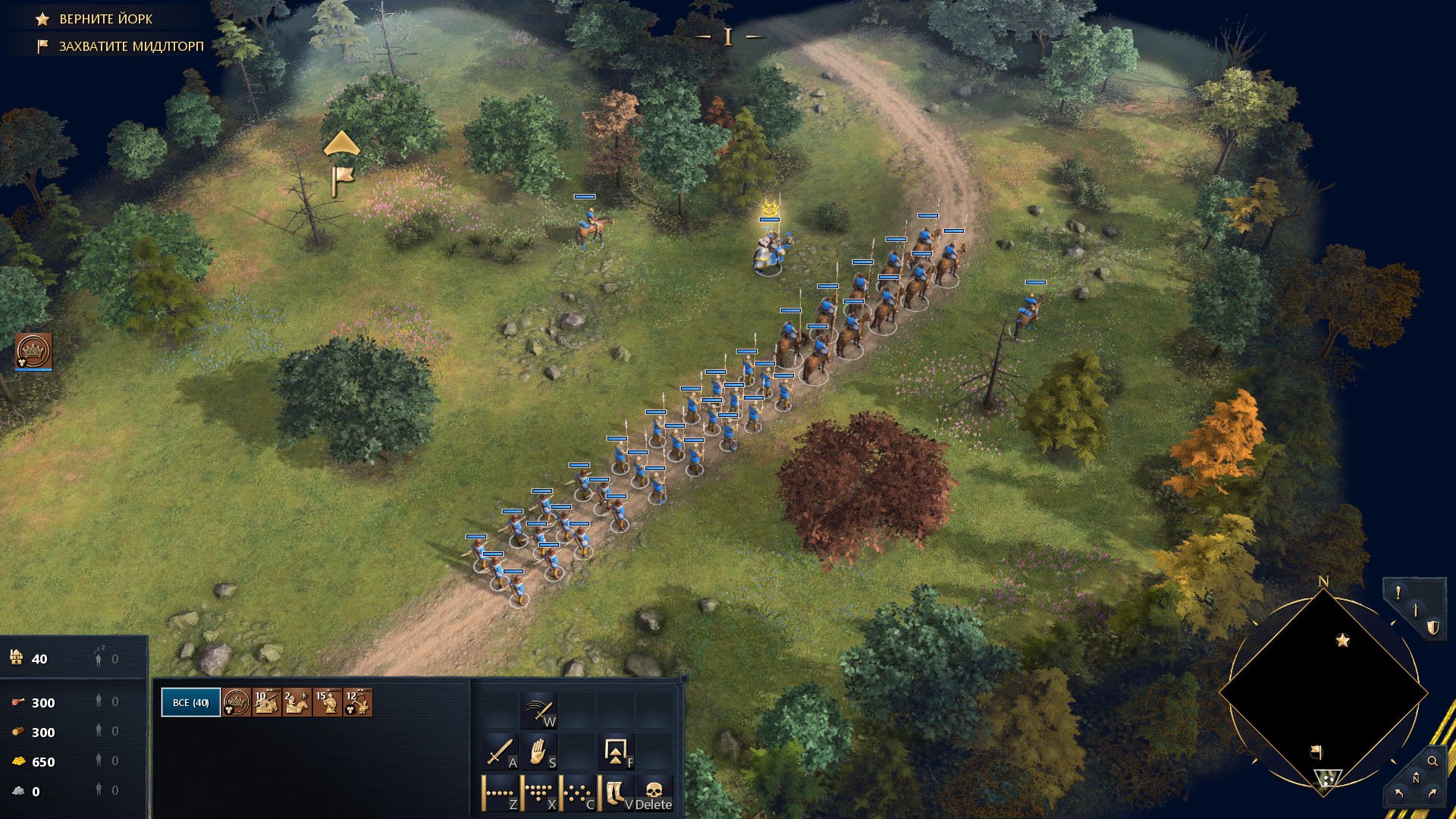This screenshot has width=1456, height=819.
Task: Click the skull Delete unit button
Action: point(654,793)
